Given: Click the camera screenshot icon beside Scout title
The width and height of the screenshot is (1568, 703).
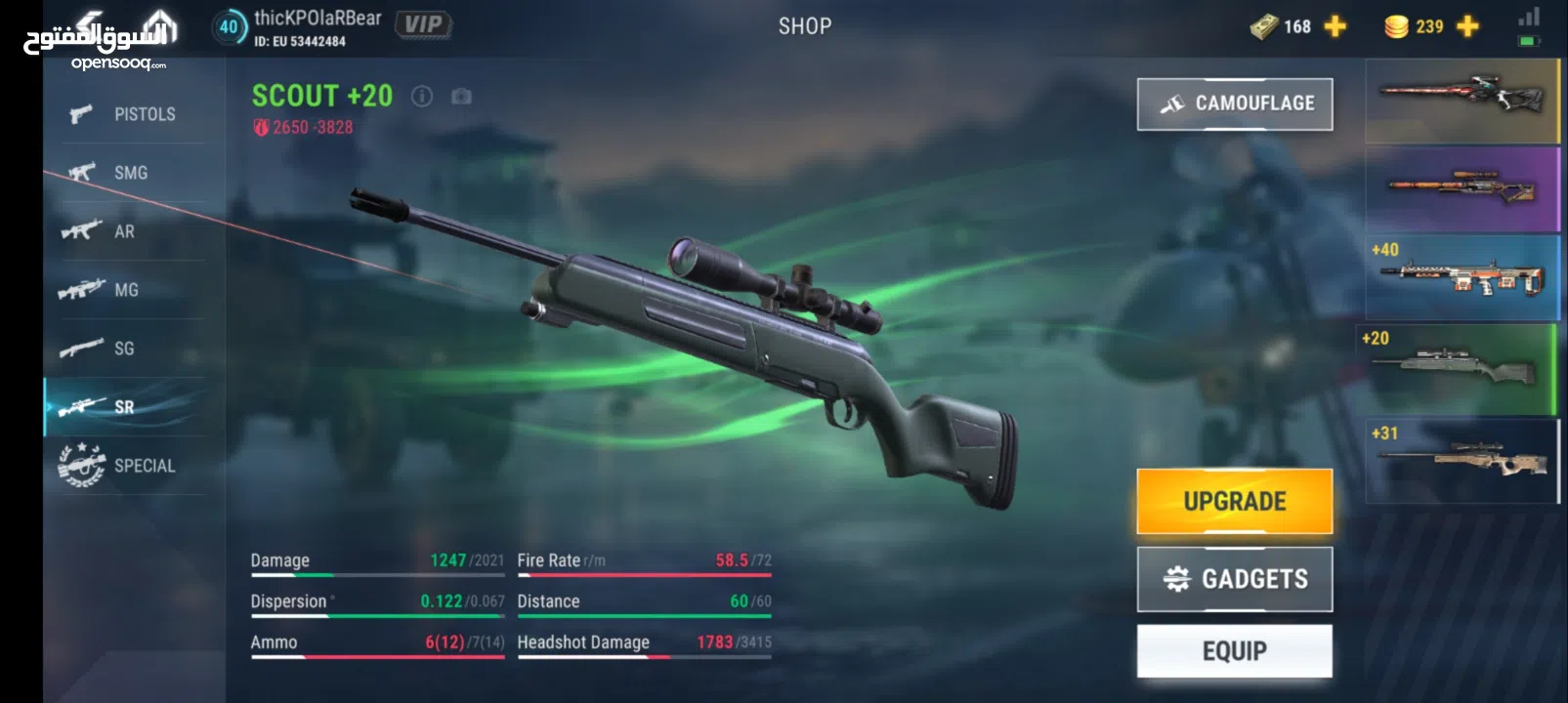Looking at the screenshot, I should coord(459,96).
